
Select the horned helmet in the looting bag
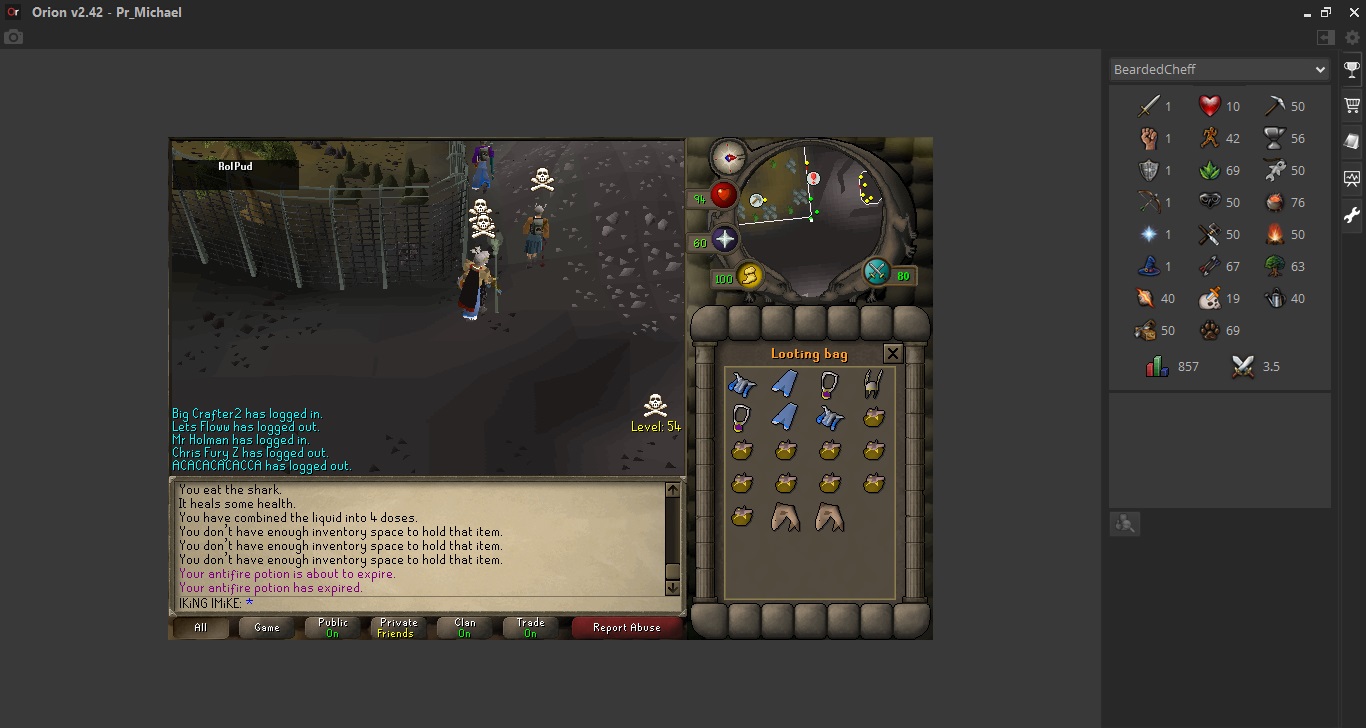pyautogui.click(x=873, y=384)
